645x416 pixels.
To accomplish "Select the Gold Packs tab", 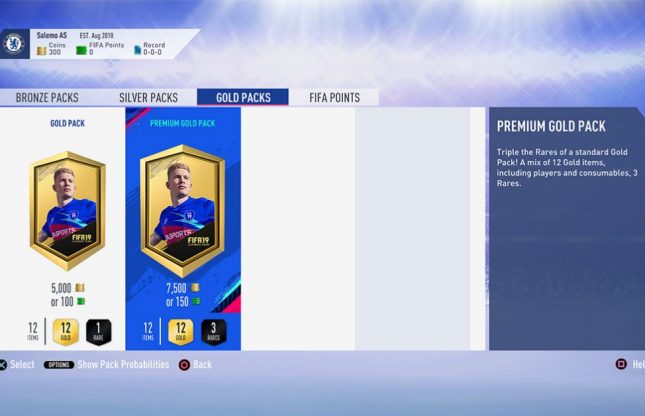I will tap(243, 98).
